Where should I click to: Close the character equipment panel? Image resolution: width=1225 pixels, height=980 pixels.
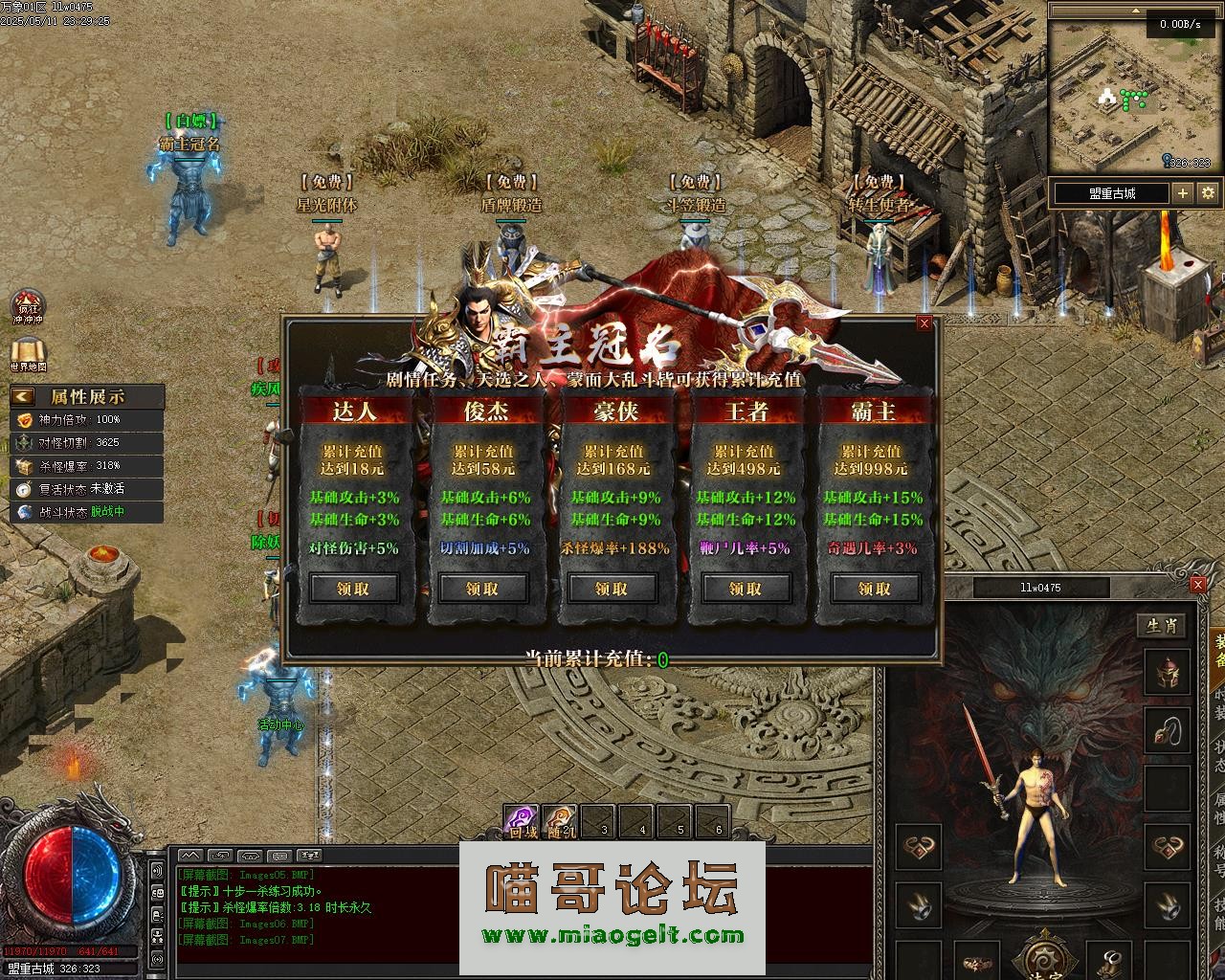pyautogui.click(x=1197, y=585)
